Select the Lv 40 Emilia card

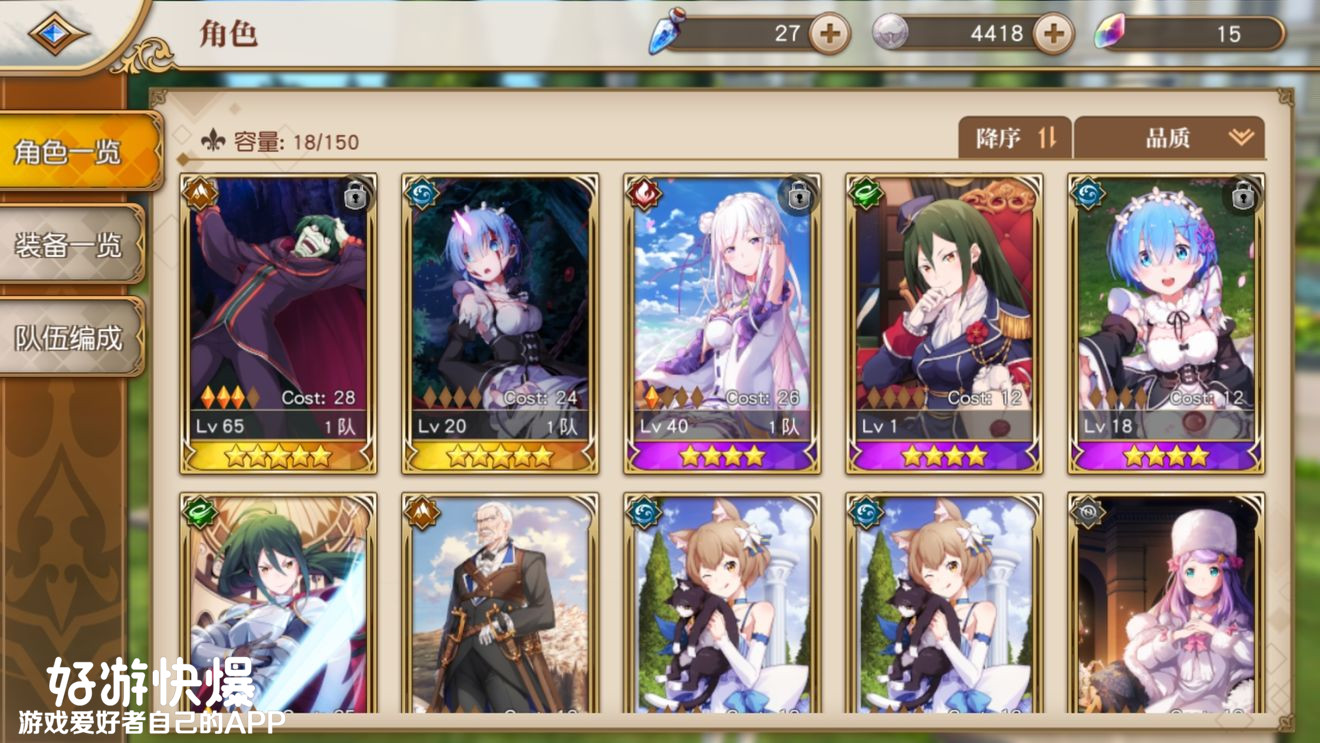pos(722,322)
